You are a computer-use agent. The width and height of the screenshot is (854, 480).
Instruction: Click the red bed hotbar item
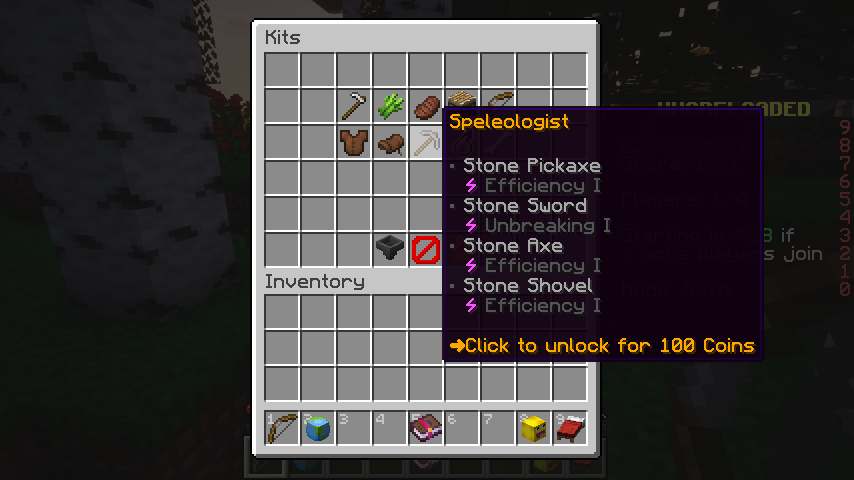coord(570,428)
